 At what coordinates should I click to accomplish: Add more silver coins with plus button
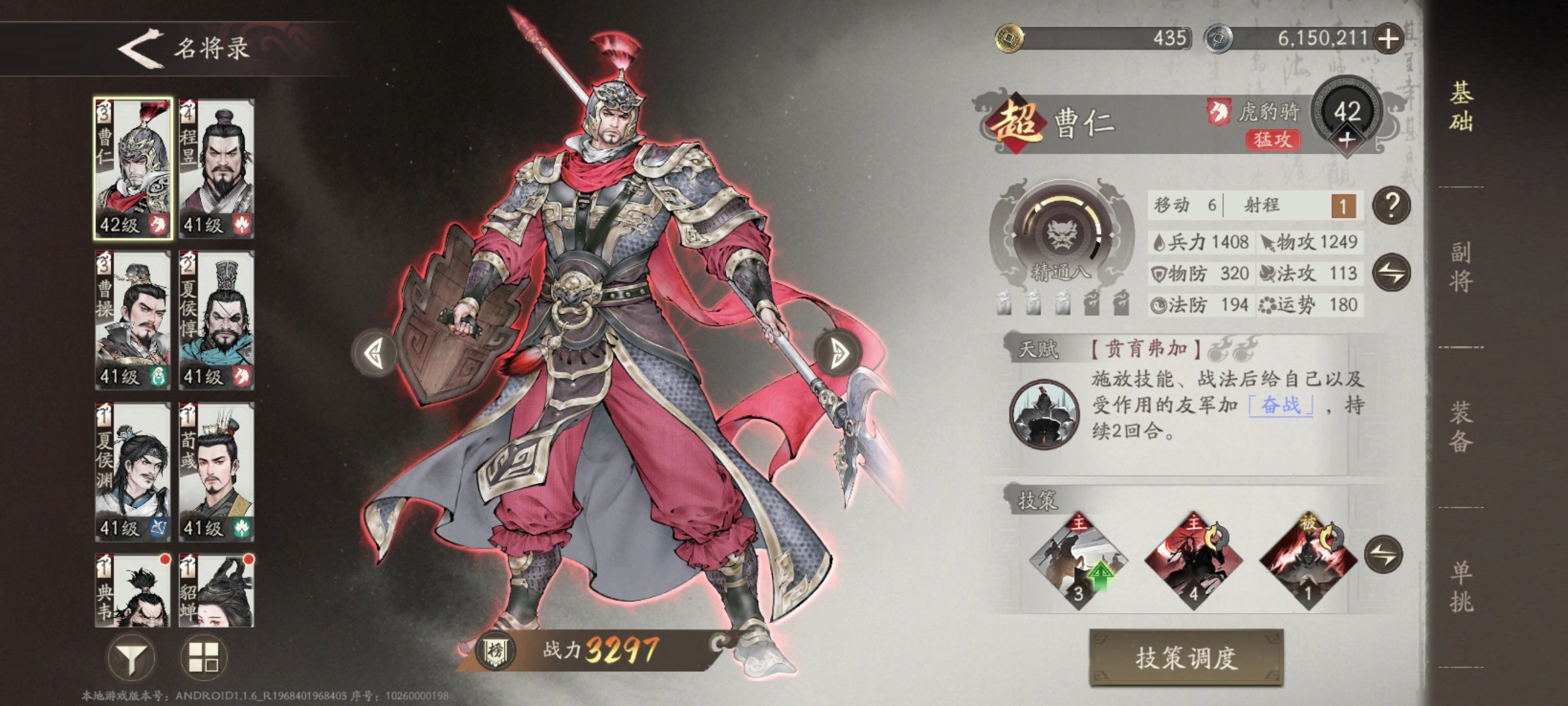point(1388,39)
